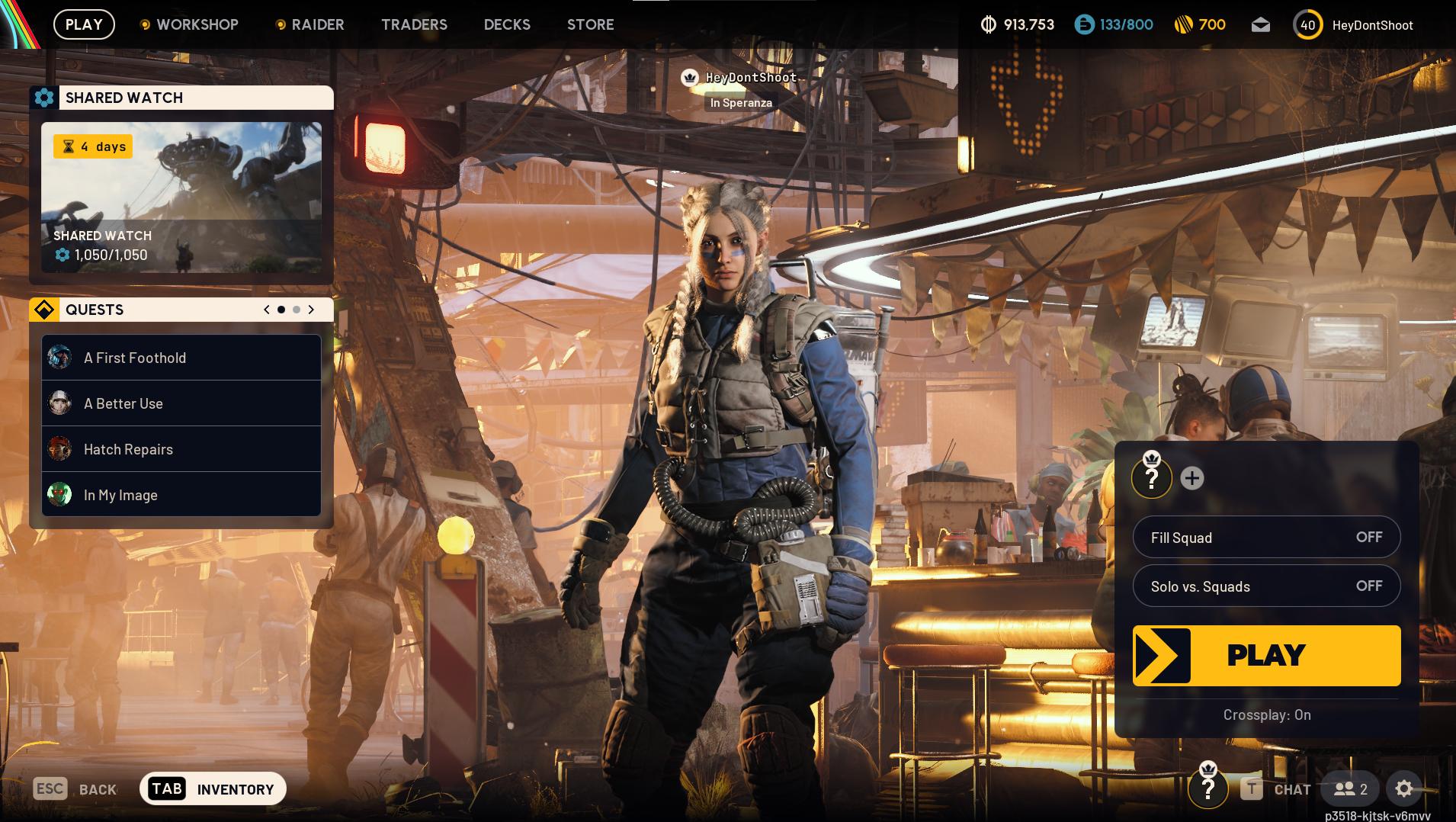Click the left chevron in Quests panel
Screen dimensions: 1456x822
(x=265, y=310)
